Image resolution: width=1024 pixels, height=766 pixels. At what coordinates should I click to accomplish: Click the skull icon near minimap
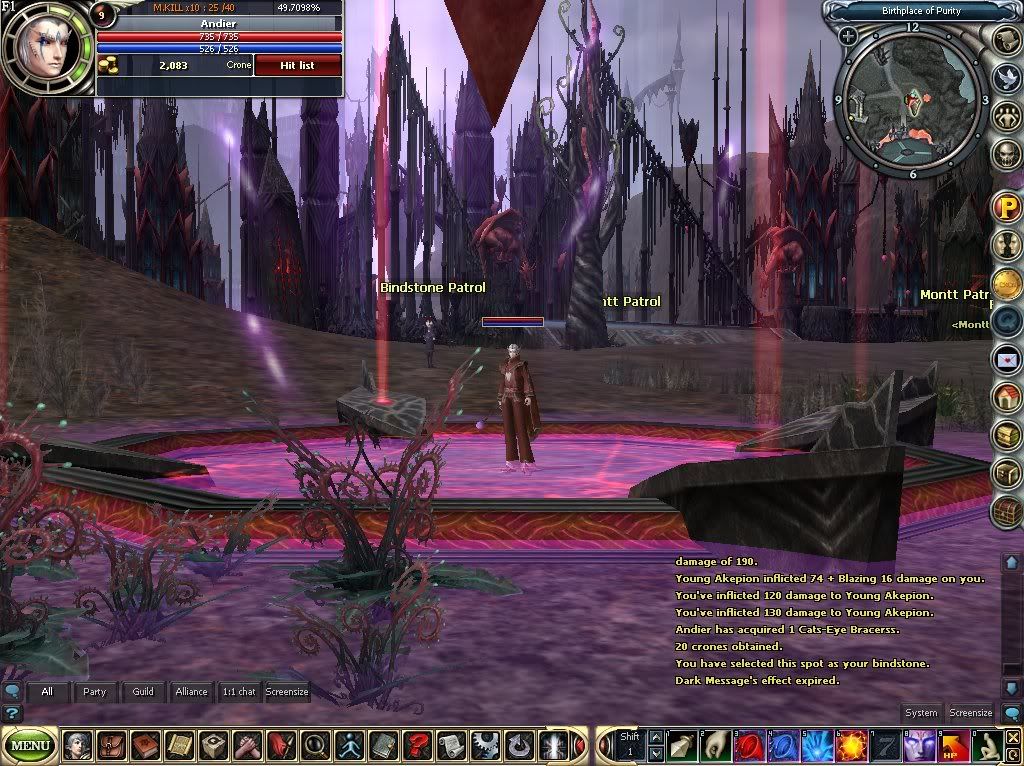click(1007, 154)
